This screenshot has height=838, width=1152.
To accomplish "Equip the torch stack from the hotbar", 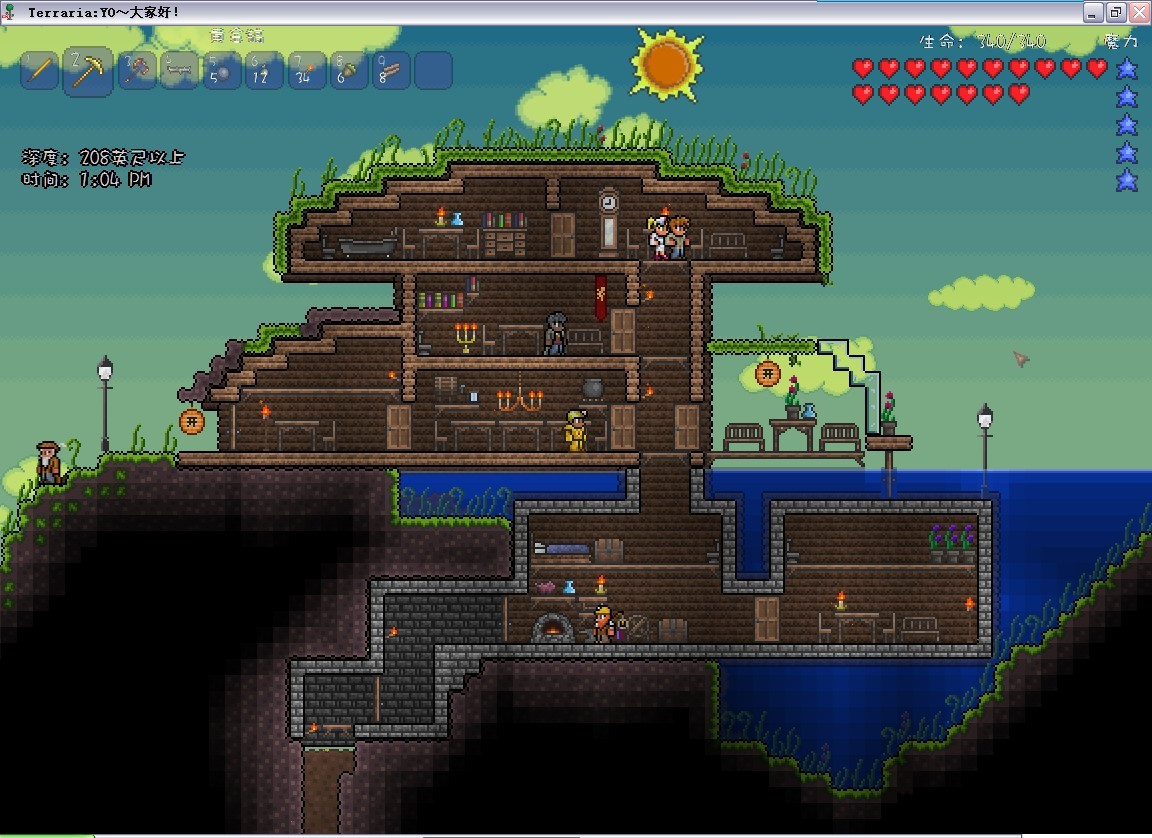I will (x=307, y=70).
